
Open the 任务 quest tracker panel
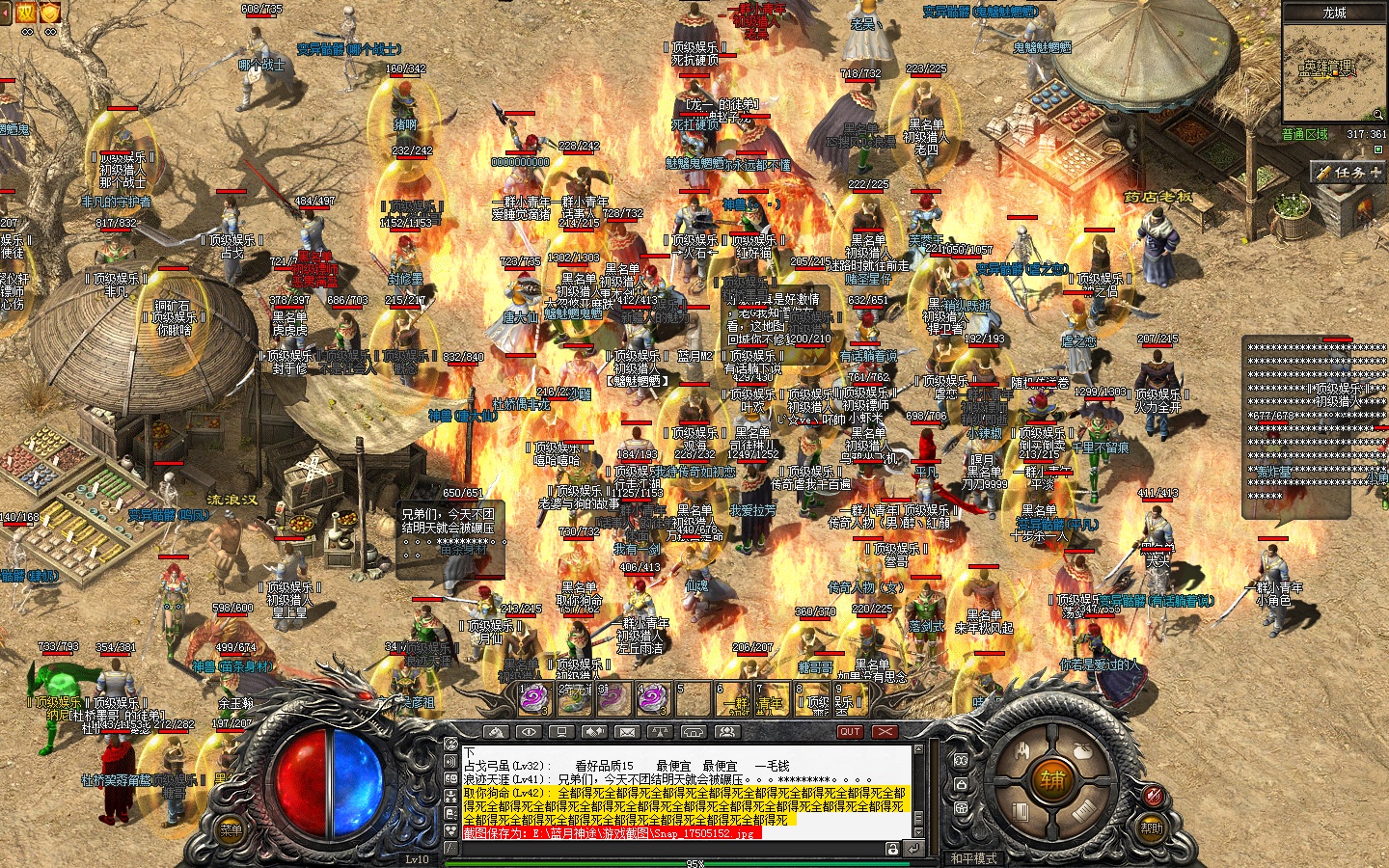[x=1348, y=172]
